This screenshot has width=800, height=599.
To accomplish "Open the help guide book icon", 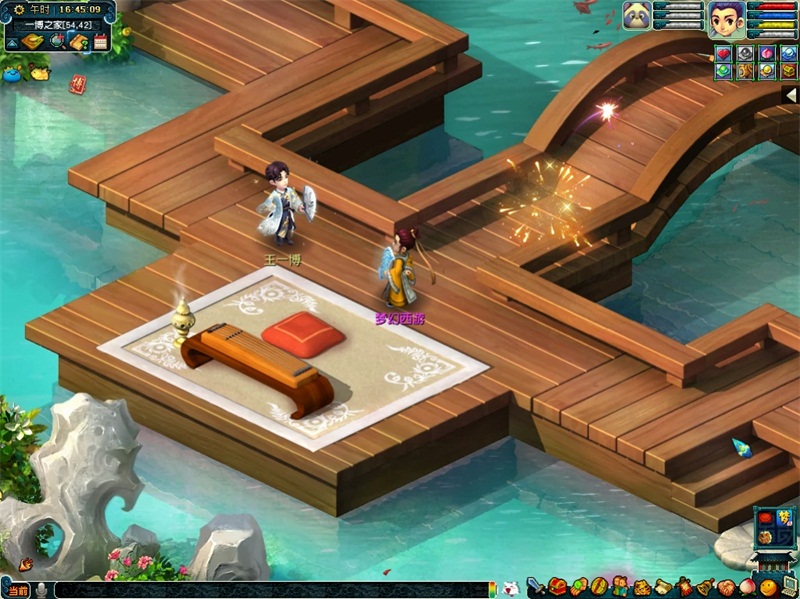I will click(x=79, y=42).
